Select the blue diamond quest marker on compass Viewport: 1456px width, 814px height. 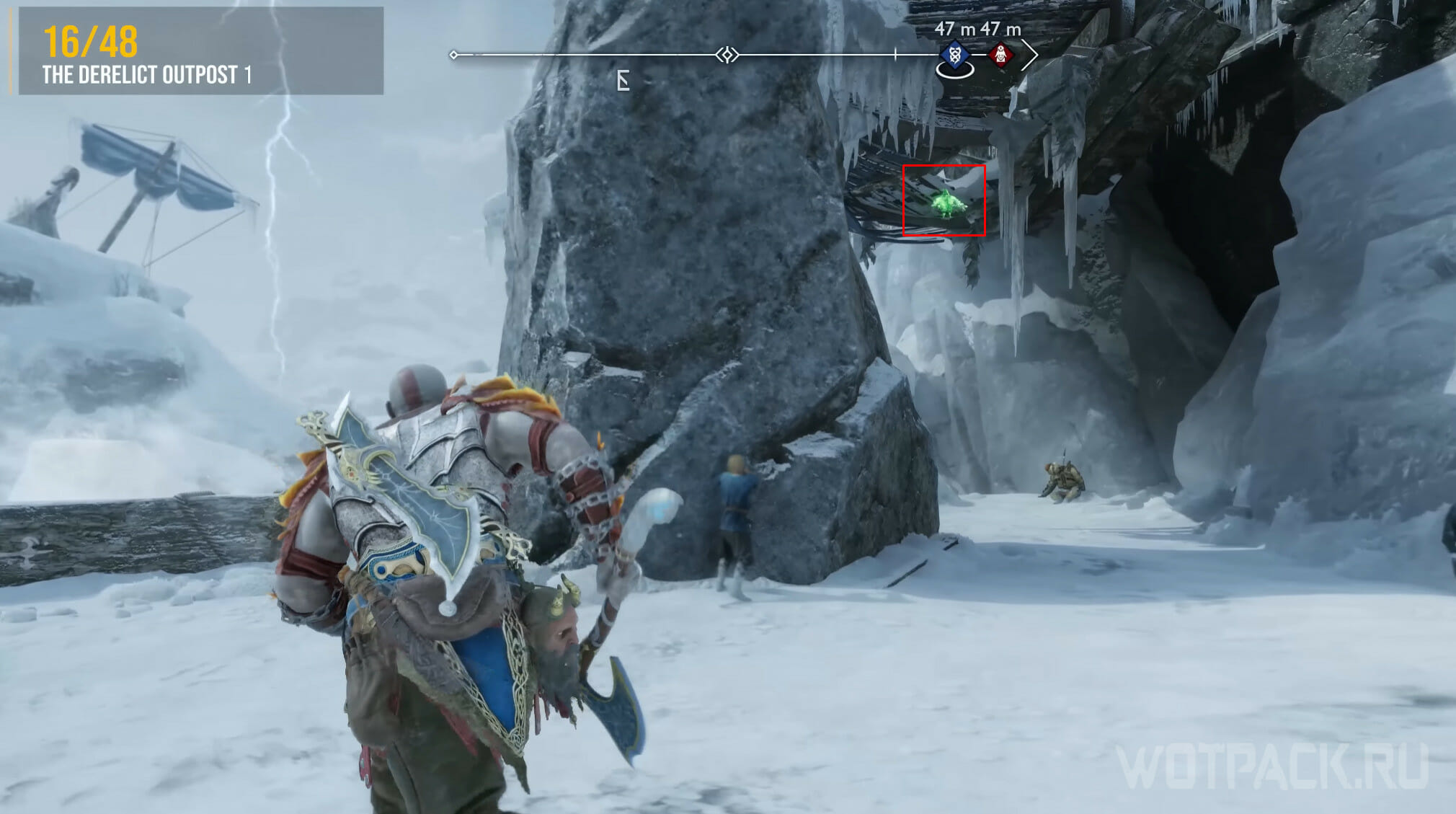point(955,54)
